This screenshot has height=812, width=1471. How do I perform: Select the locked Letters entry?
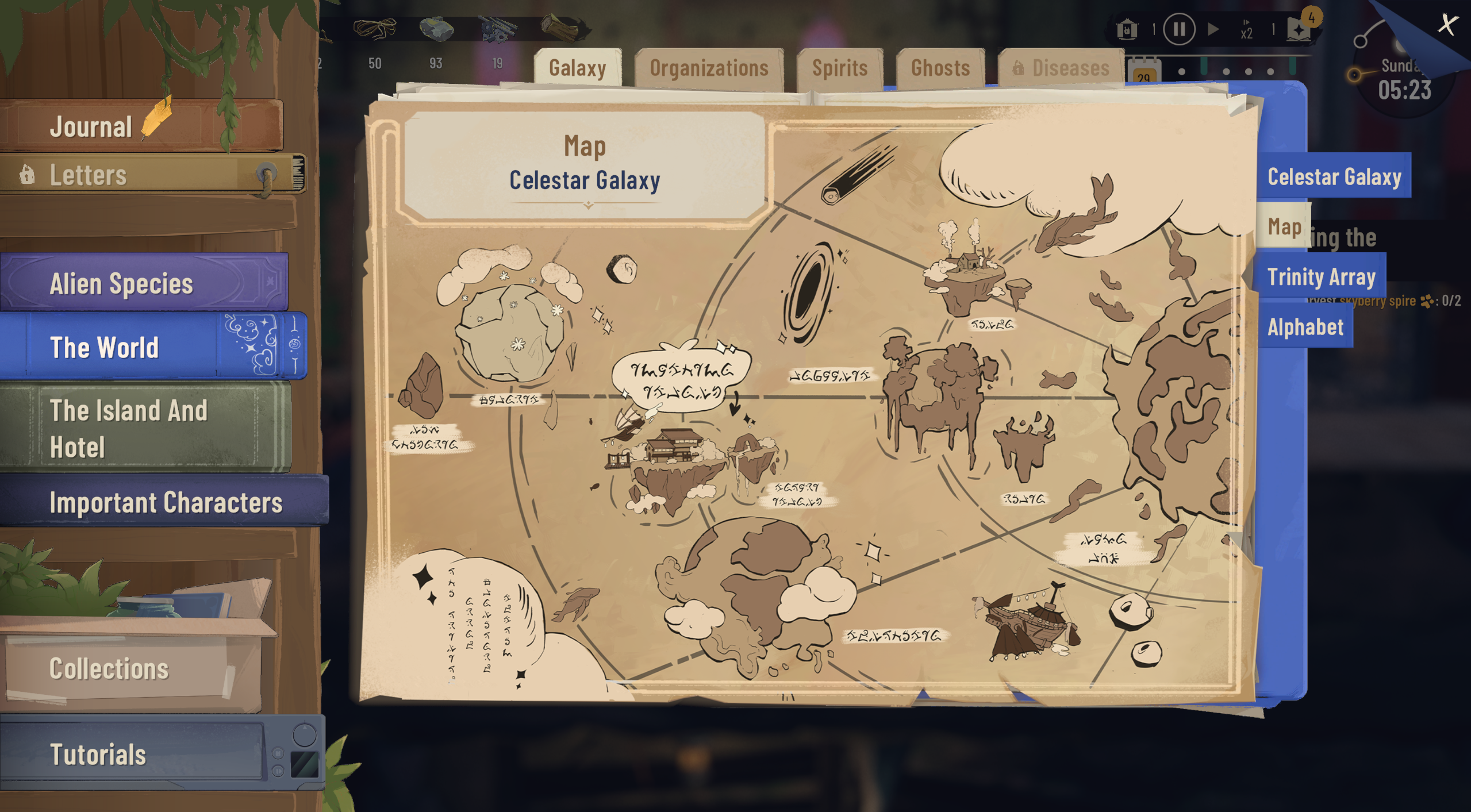[115, 175]
